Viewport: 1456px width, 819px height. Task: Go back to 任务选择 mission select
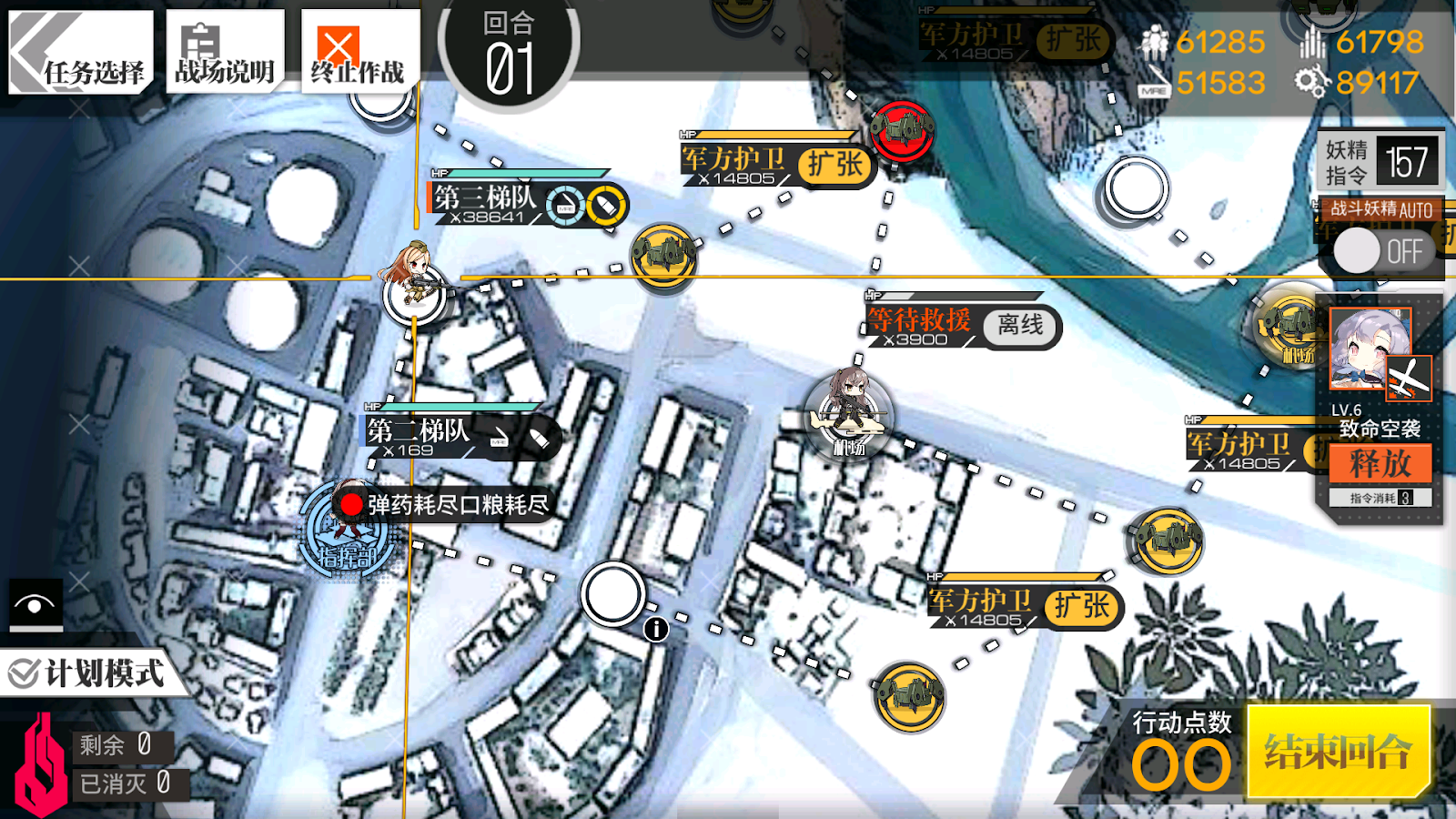(x=80, y=53)
